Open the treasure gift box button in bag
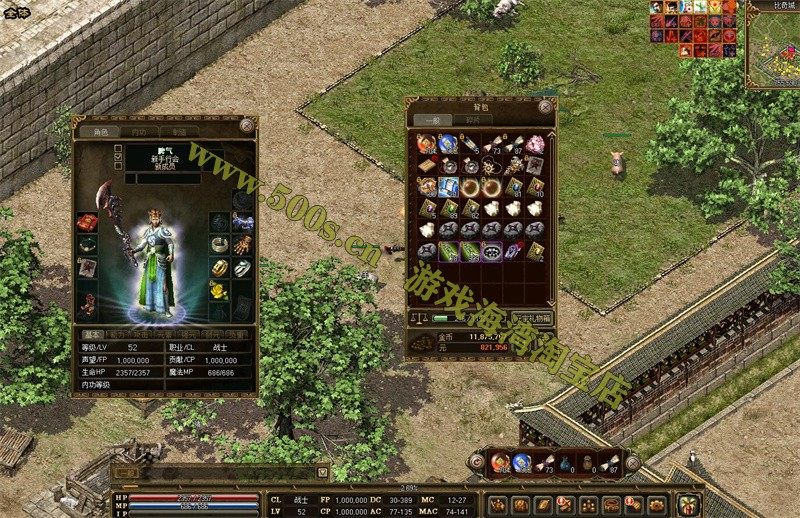Screen dimensions: 800x518 coord(531,318)
